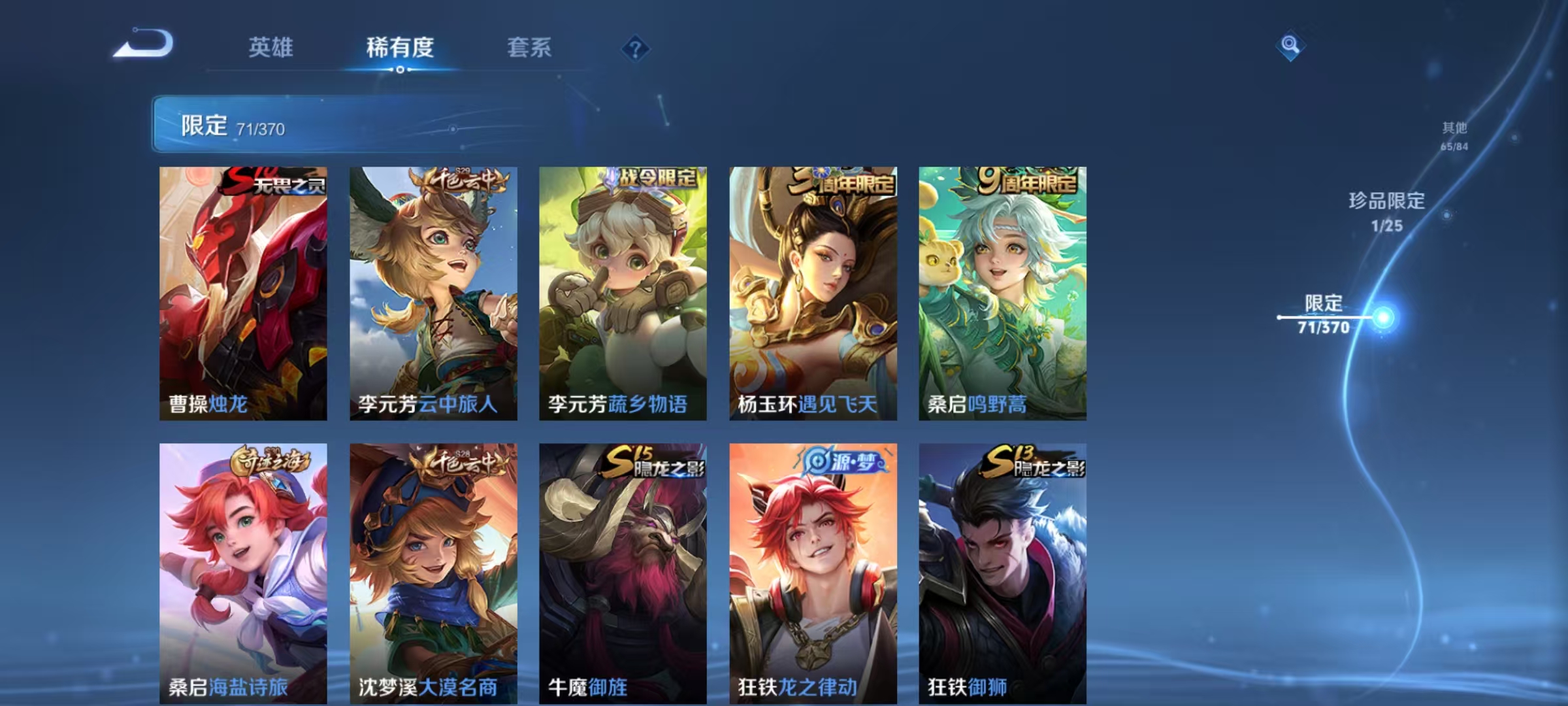Click the question mark help icon
This screenshot has height=706, width=1568.
tap(638, 48)
